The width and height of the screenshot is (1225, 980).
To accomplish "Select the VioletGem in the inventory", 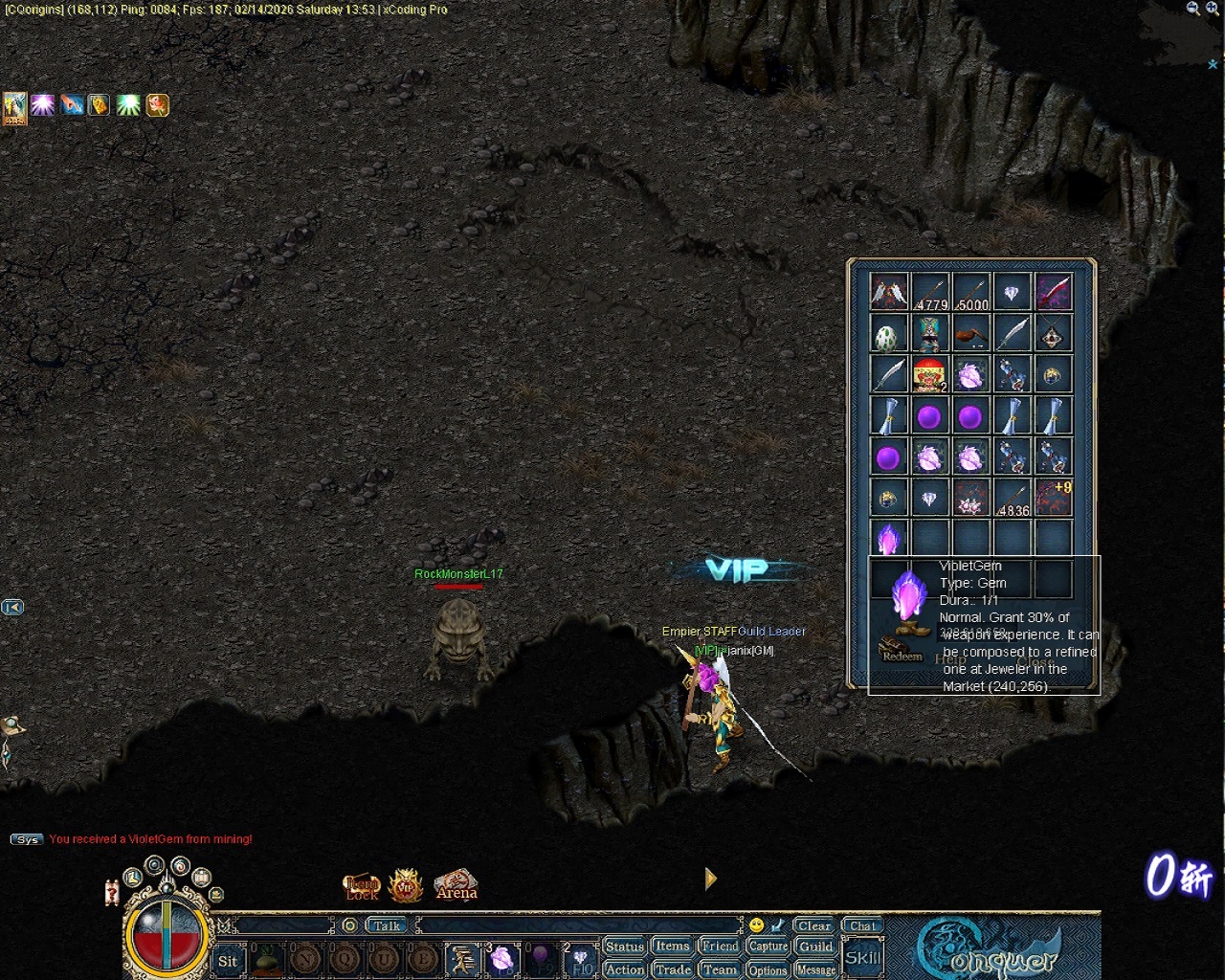I will 888,539.
